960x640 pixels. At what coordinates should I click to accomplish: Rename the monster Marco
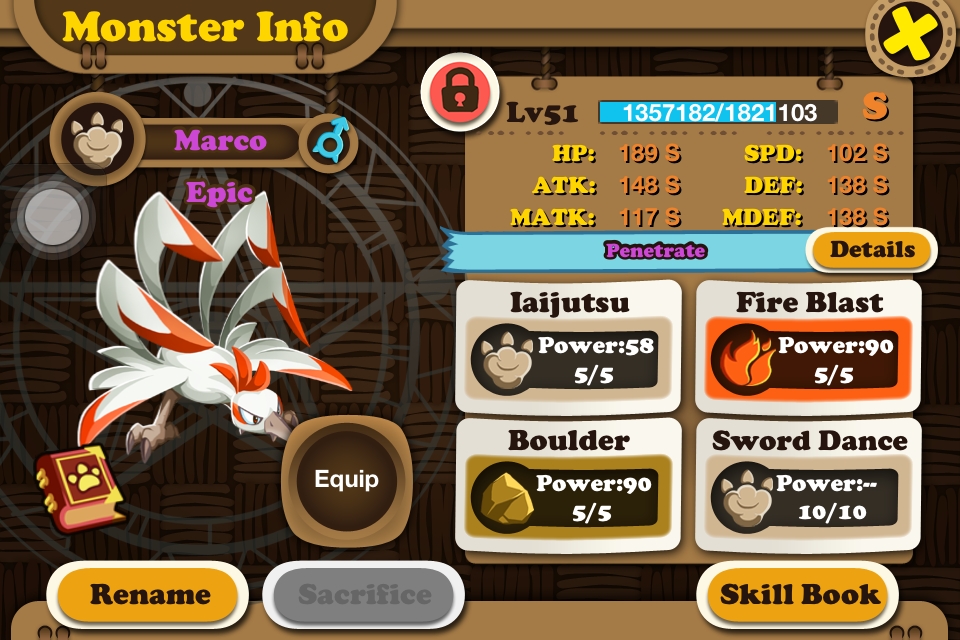click(149, 594)
